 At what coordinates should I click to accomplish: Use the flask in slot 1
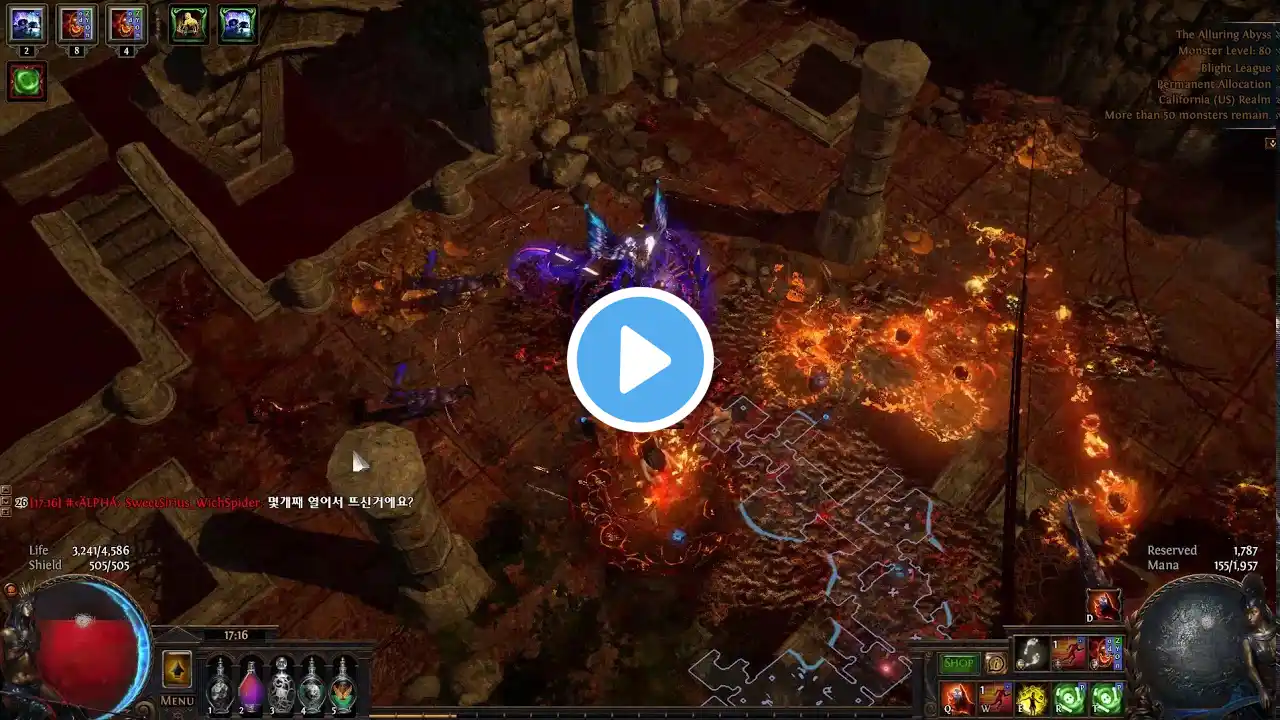coord(219,684)
